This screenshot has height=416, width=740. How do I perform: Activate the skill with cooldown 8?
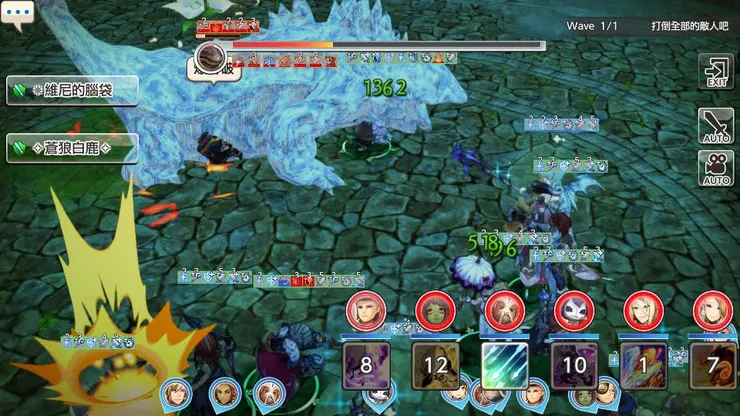click(x=366, y=363)
